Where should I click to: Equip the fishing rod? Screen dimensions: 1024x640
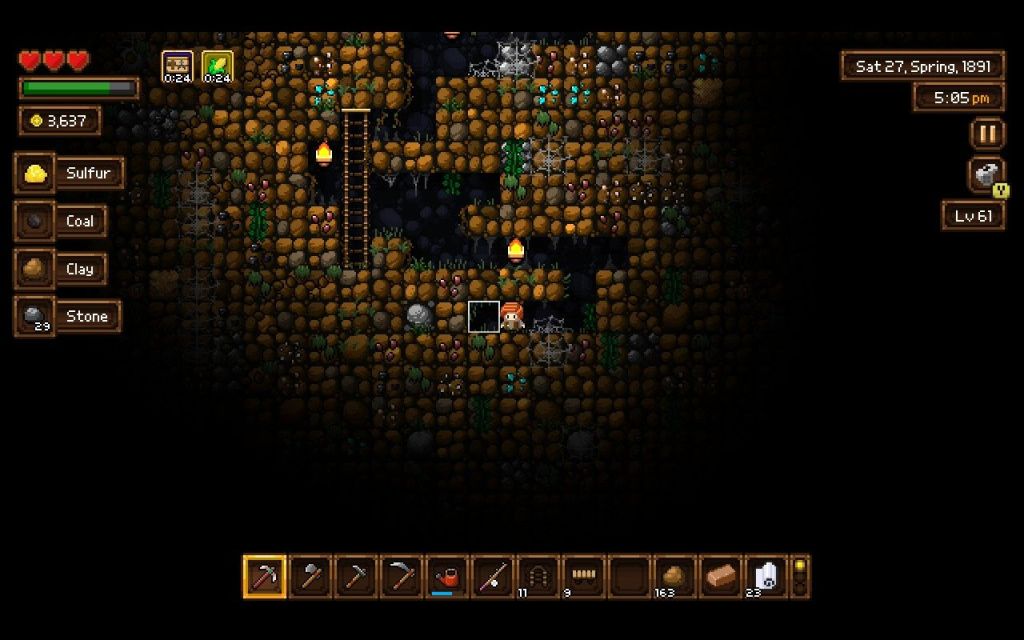tap(494, 577)
